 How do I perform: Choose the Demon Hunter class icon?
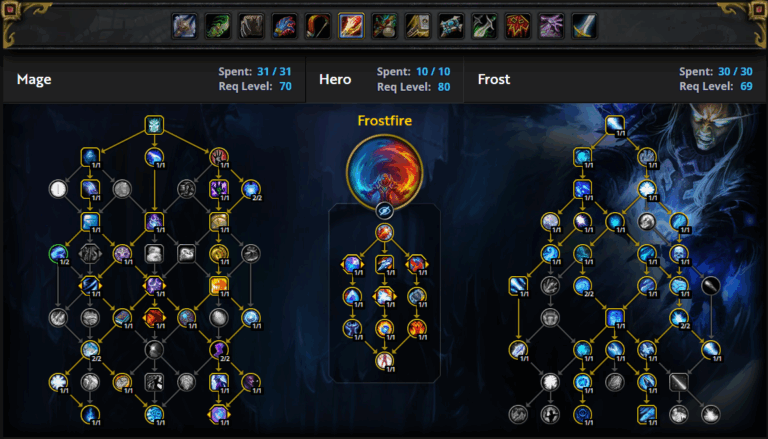(217, 25)
